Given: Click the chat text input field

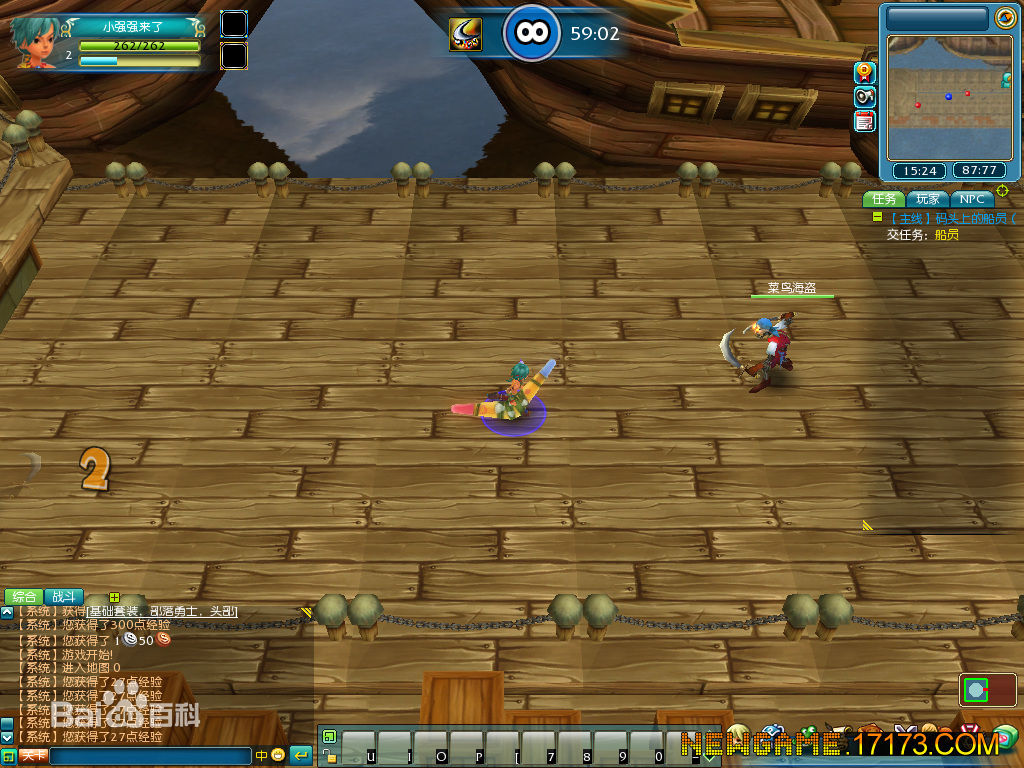Looking at the screenshot, I should click(150, 756).
